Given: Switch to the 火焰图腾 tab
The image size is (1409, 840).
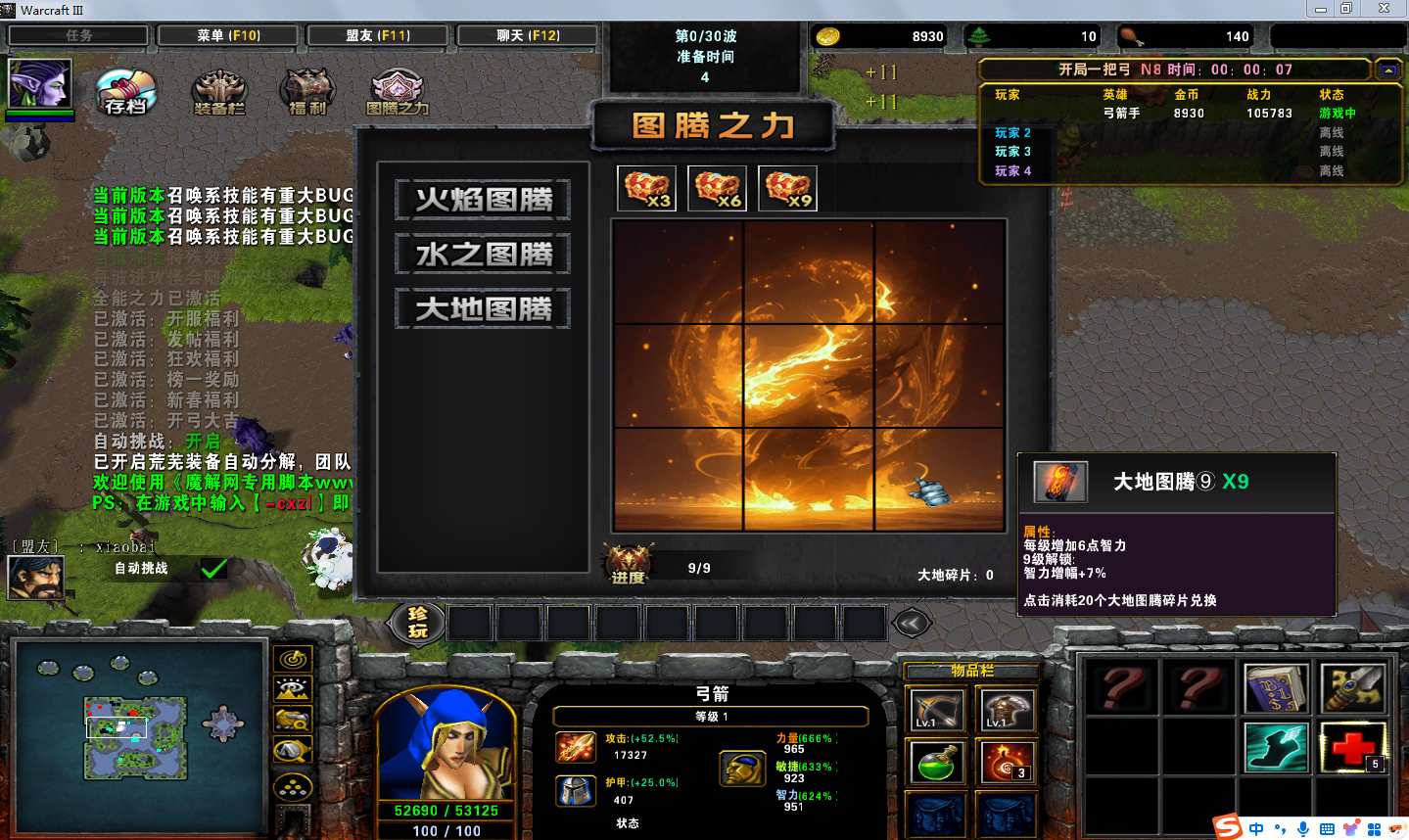Looking at the screenshot, I should (484, 200).
